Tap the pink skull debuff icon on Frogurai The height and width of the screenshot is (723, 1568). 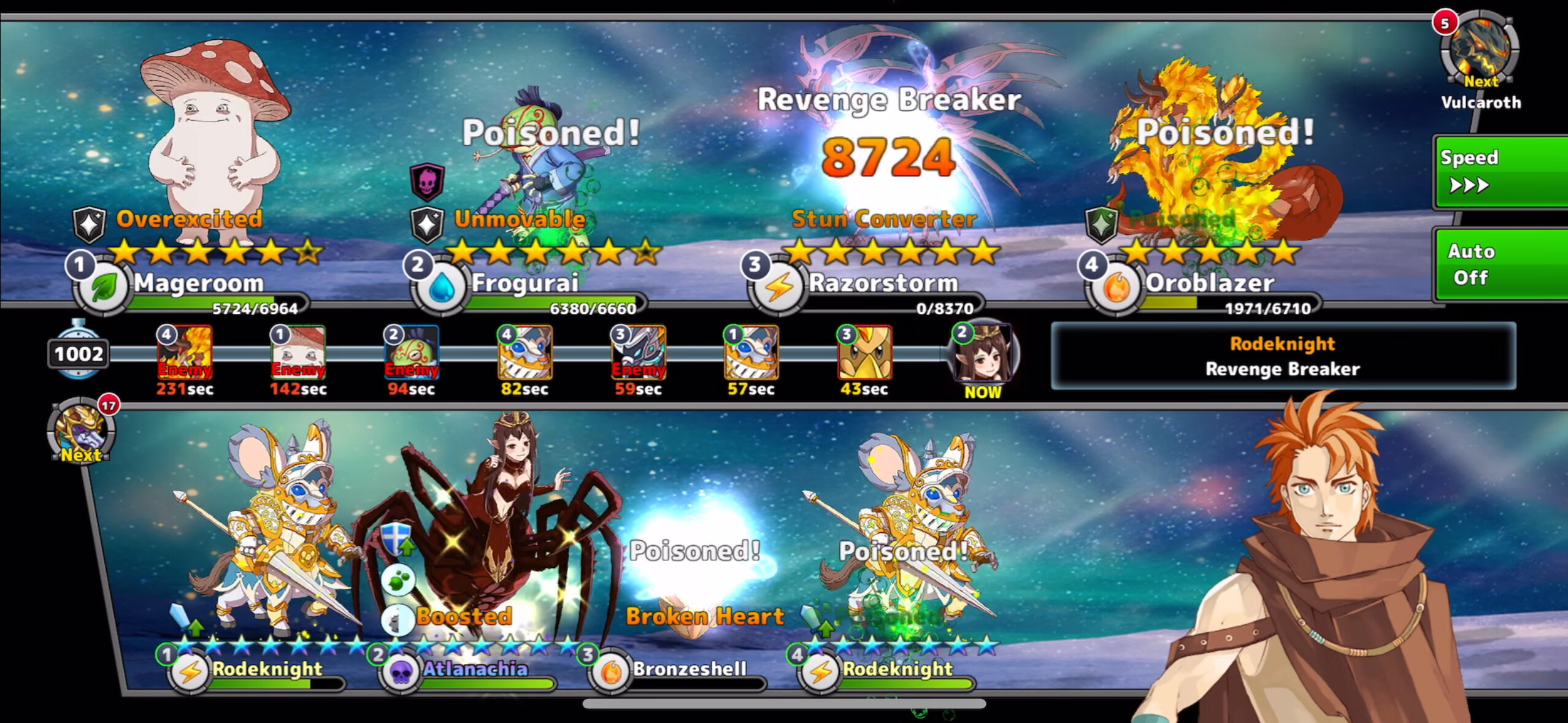coord(427,182)
